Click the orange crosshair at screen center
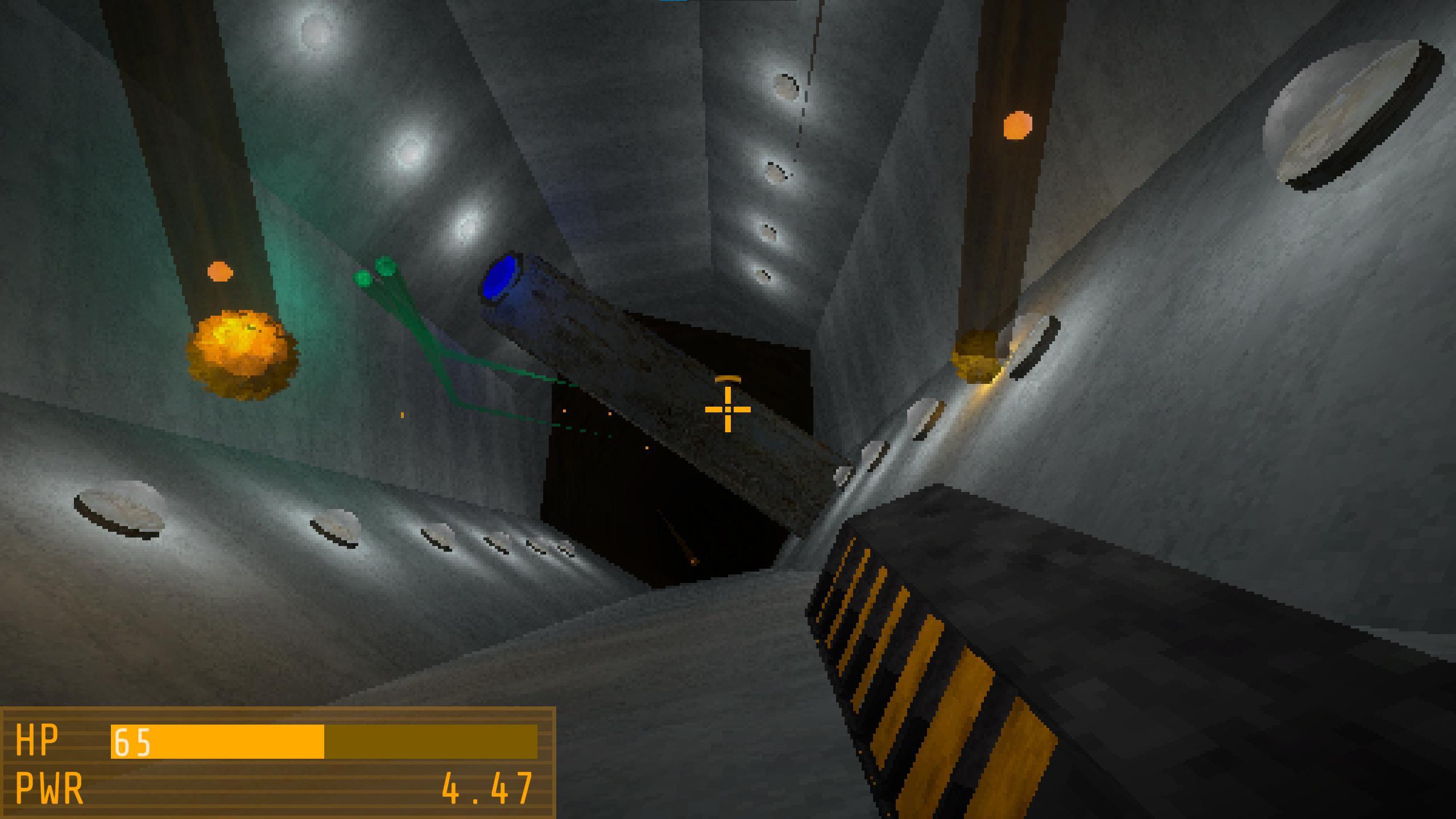The image size is (1456, 819). click(728, 409)
